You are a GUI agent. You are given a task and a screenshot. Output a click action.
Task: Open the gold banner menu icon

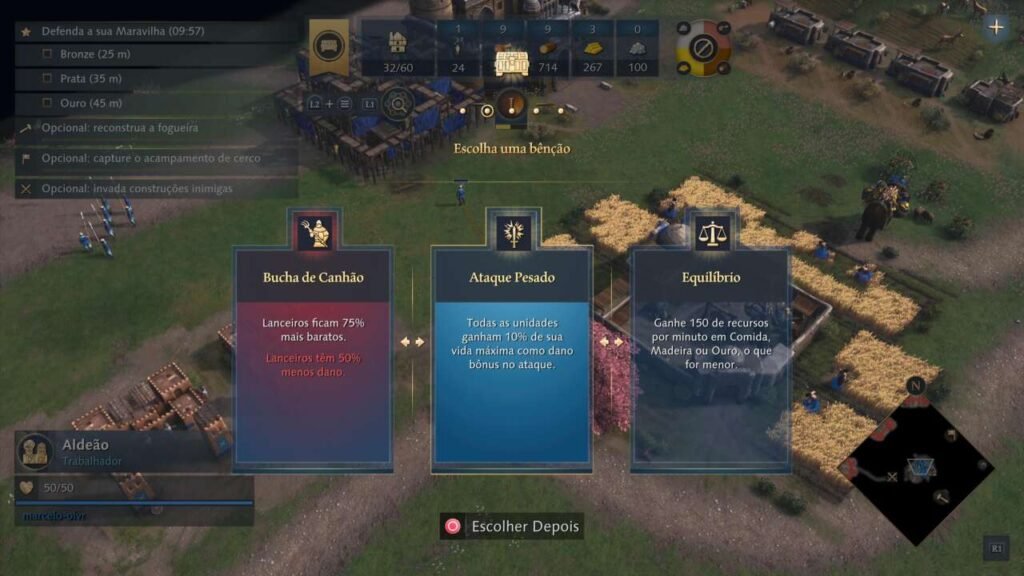click(x=327, y=46)
